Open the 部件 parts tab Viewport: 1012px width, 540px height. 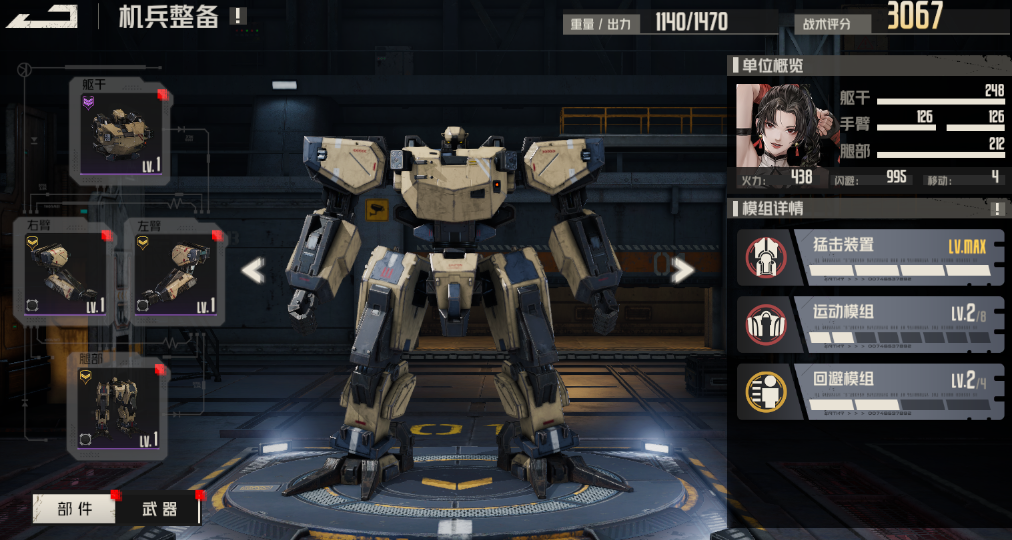[x=75, y=509]
